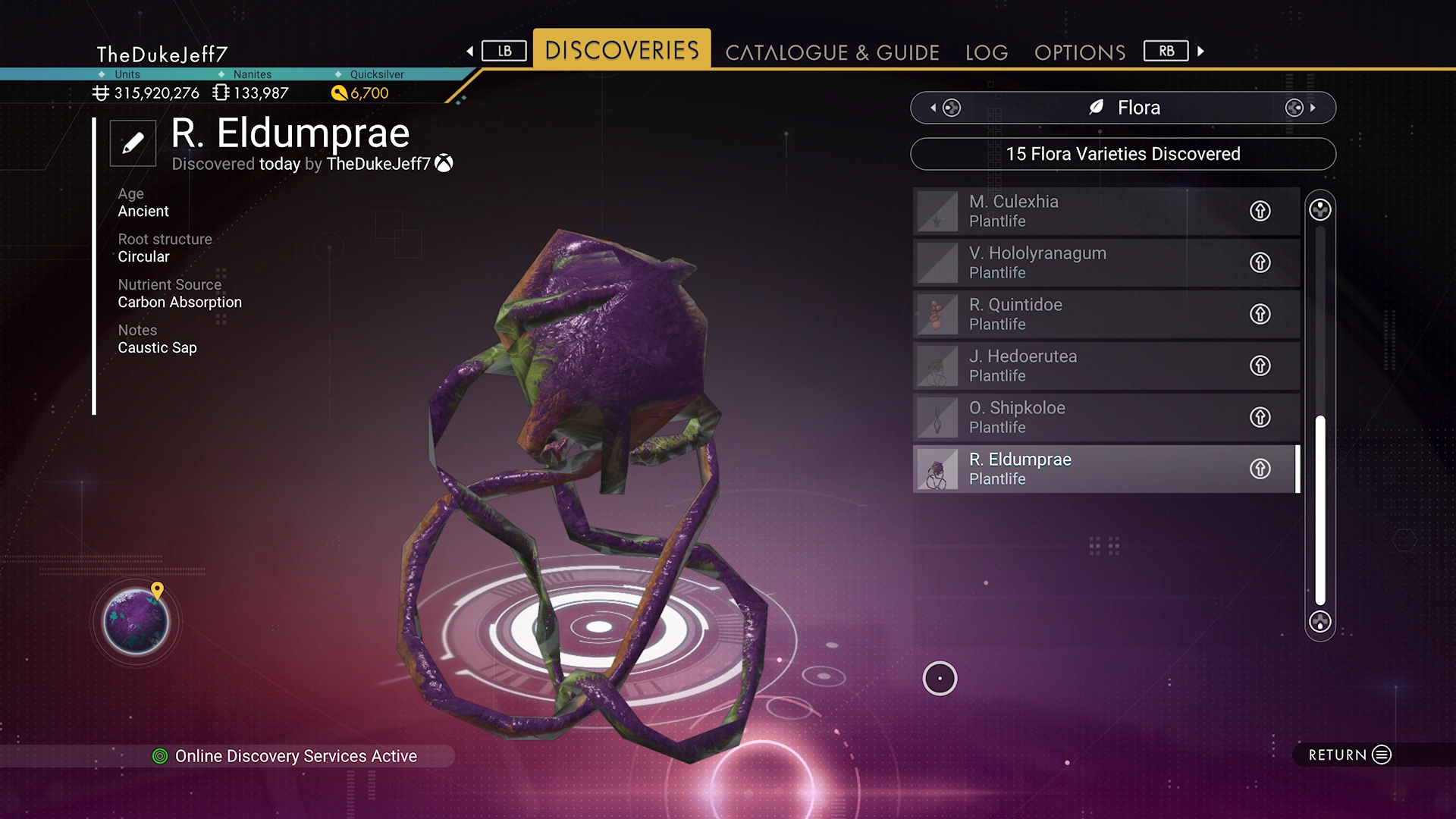Image resolution: width=1456 pixels, height=819 pixels.
Task: Open the Log tab
Action: [986, 52]
